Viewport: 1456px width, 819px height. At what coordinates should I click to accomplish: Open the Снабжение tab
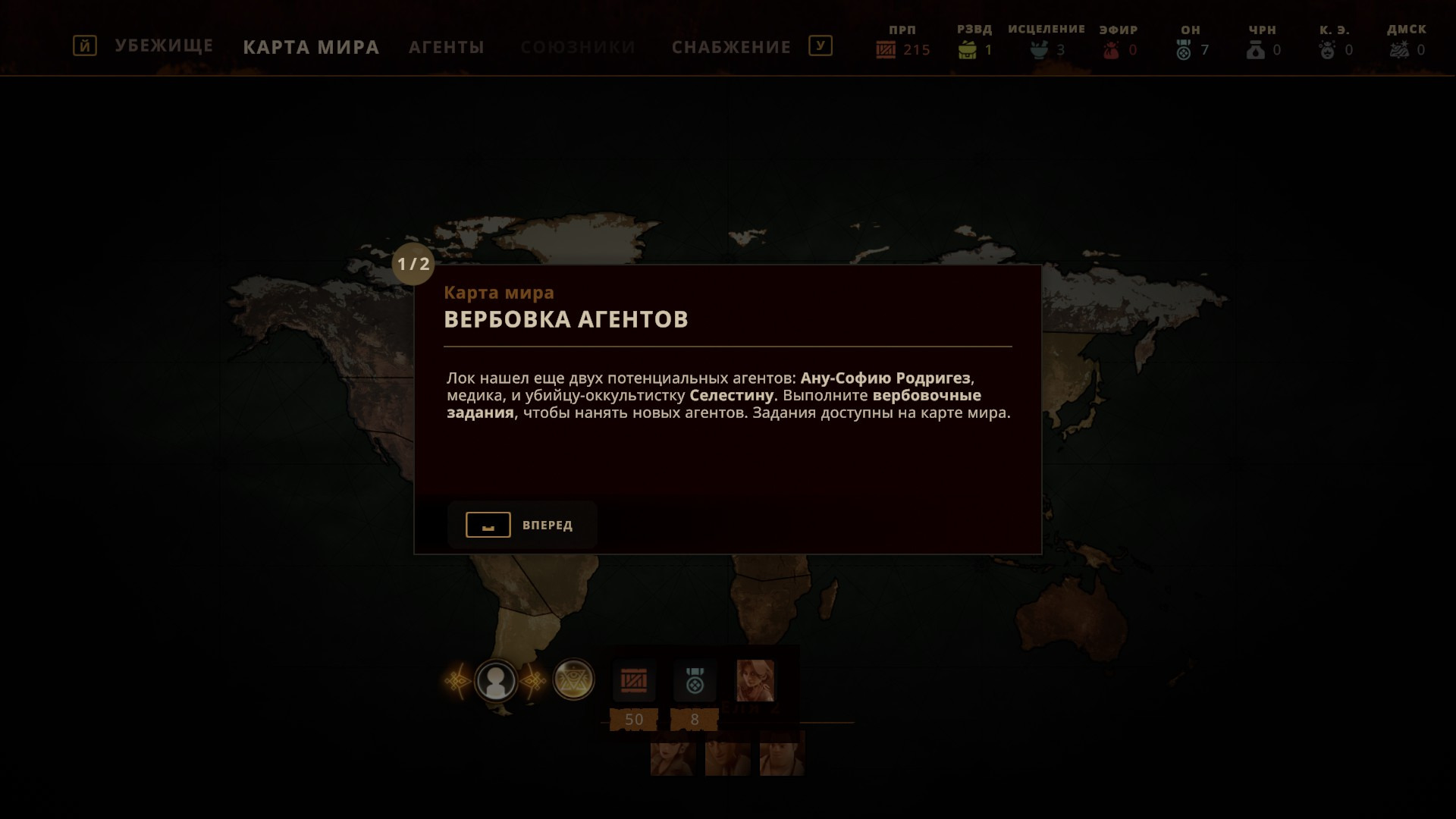(731, 47)
